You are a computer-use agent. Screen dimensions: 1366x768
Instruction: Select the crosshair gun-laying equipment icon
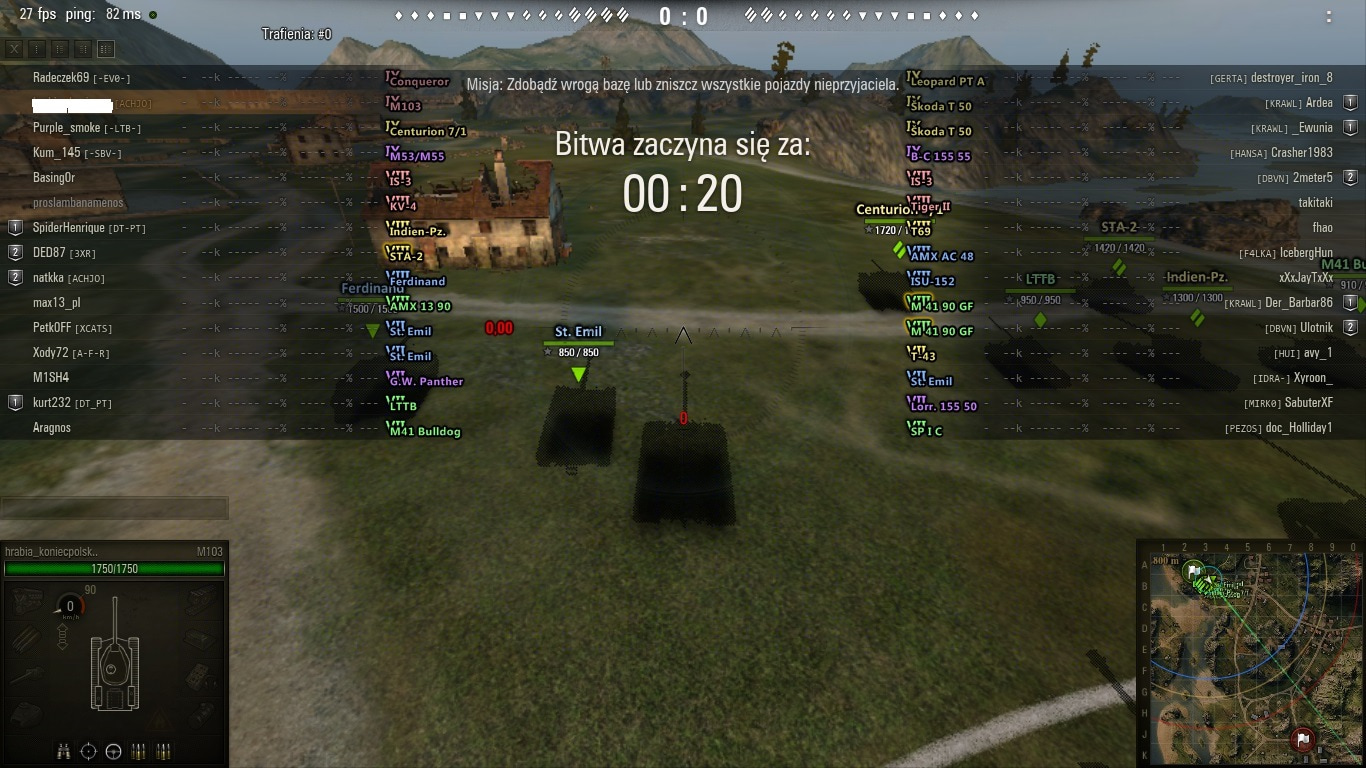pyautogui.click(x=88, y=751)
